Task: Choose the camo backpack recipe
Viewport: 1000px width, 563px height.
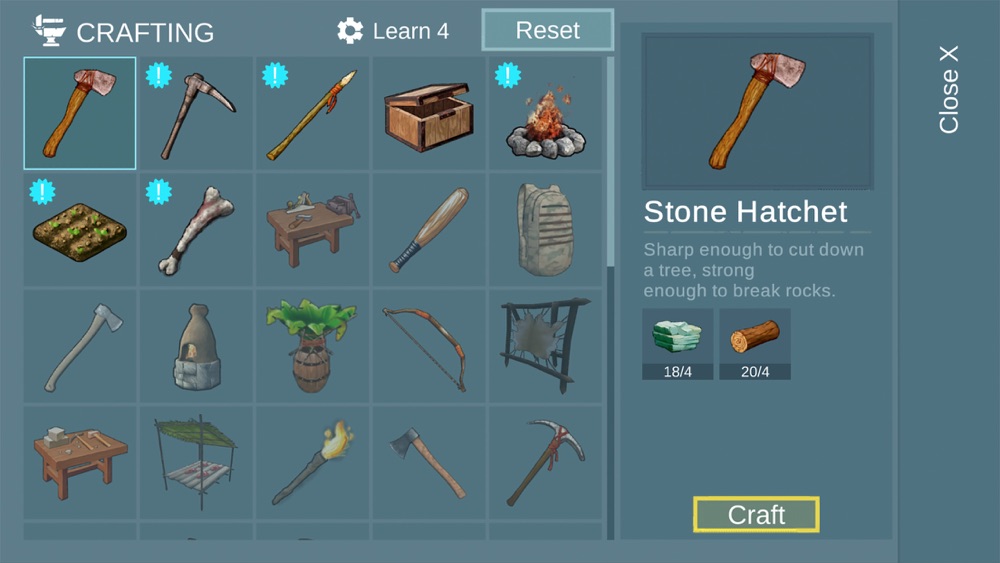Action: pos(545,230)
